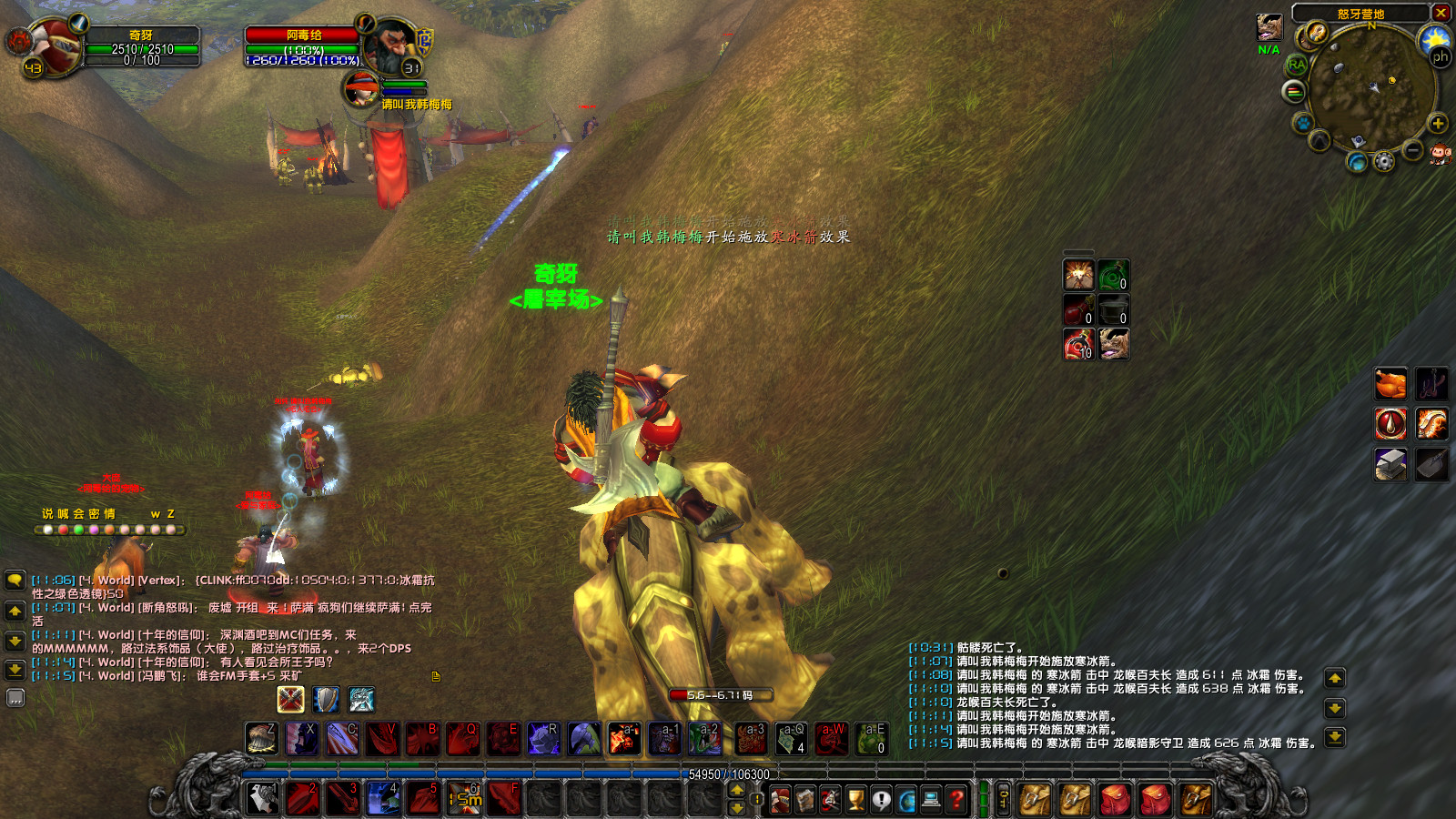
Task: Activate the ability bound to Z
Action: coord(261,738)
